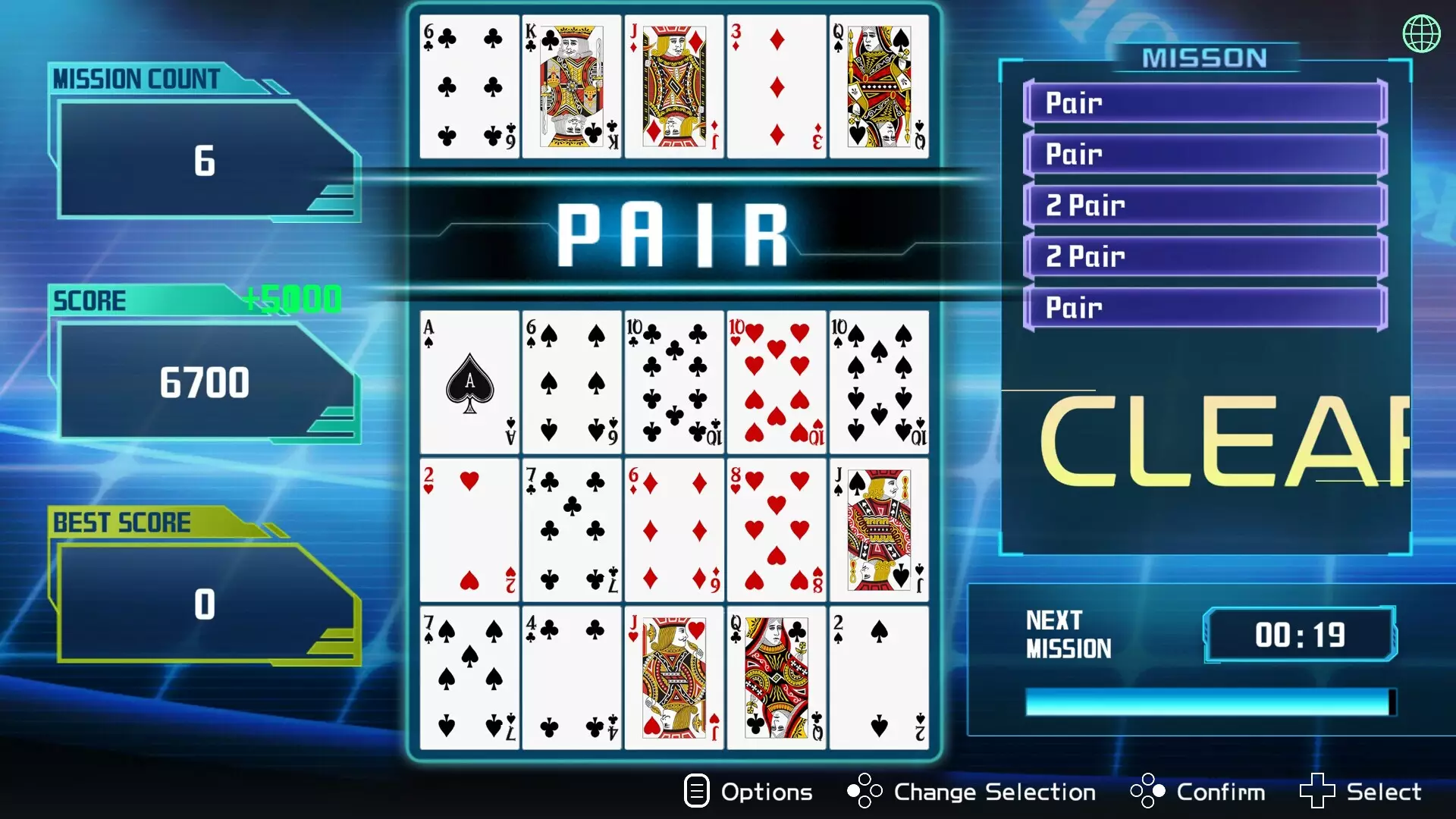Click the PAIR banner text
This screenshot has height=819, width=1456.
(x=673, y=231)
